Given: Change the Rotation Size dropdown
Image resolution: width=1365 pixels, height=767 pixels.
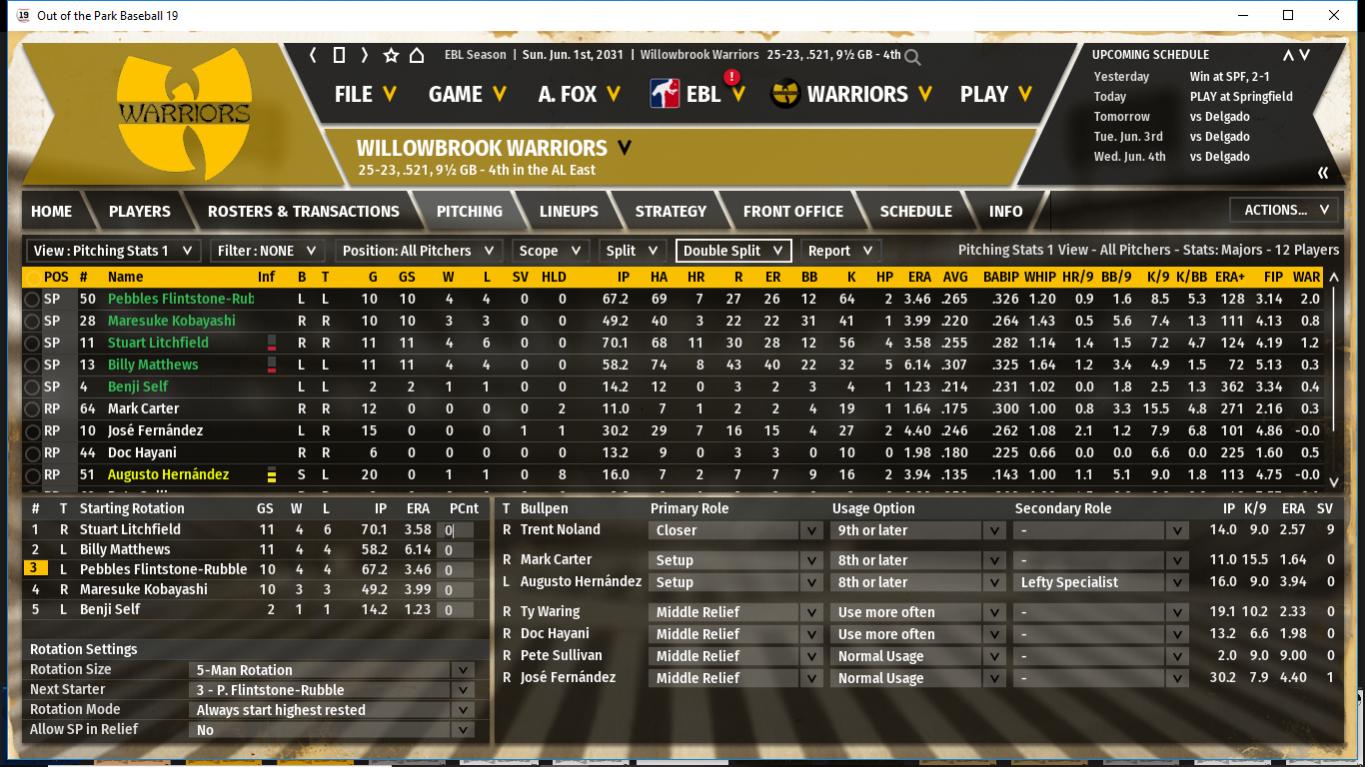Looking at the screenshot, I should tap(332, 670).
